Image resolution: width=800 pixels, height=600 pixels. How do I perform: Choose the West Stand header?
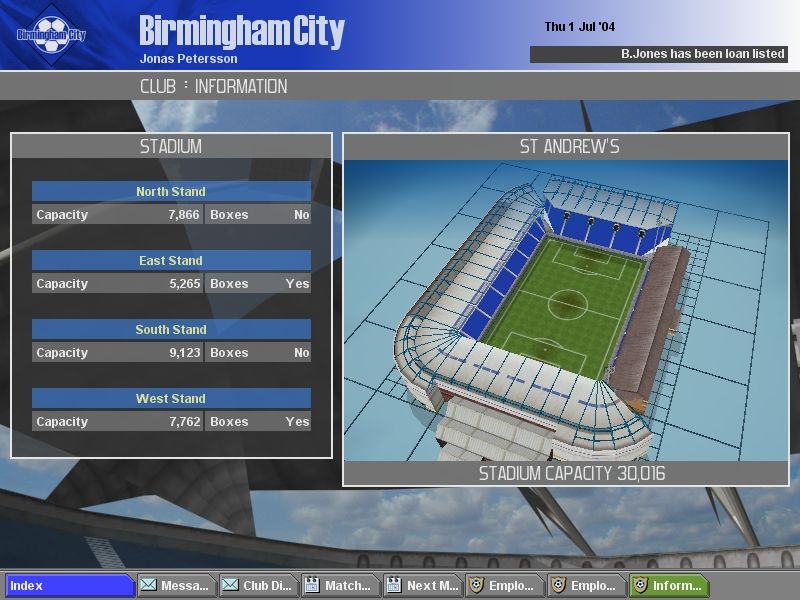click(x=171, y=398)
